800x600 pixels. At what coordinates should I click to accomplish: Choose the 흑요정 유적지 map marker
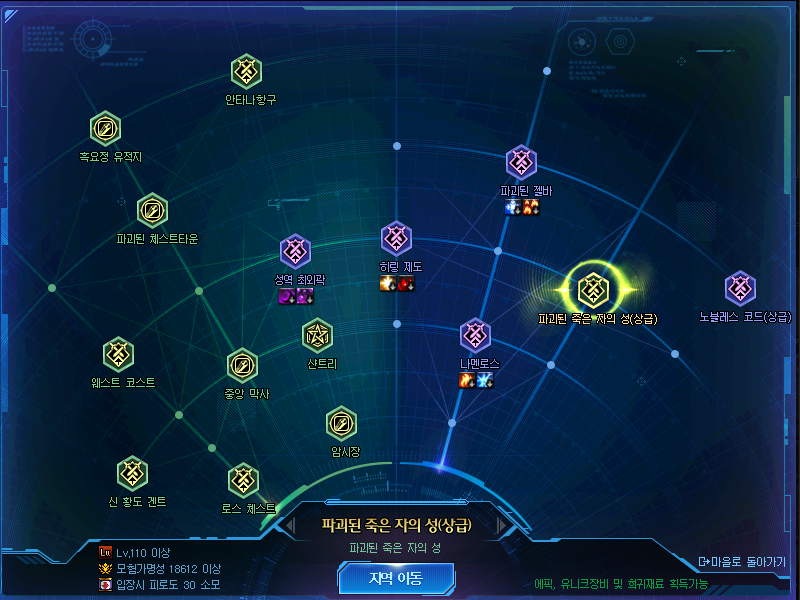105,129
